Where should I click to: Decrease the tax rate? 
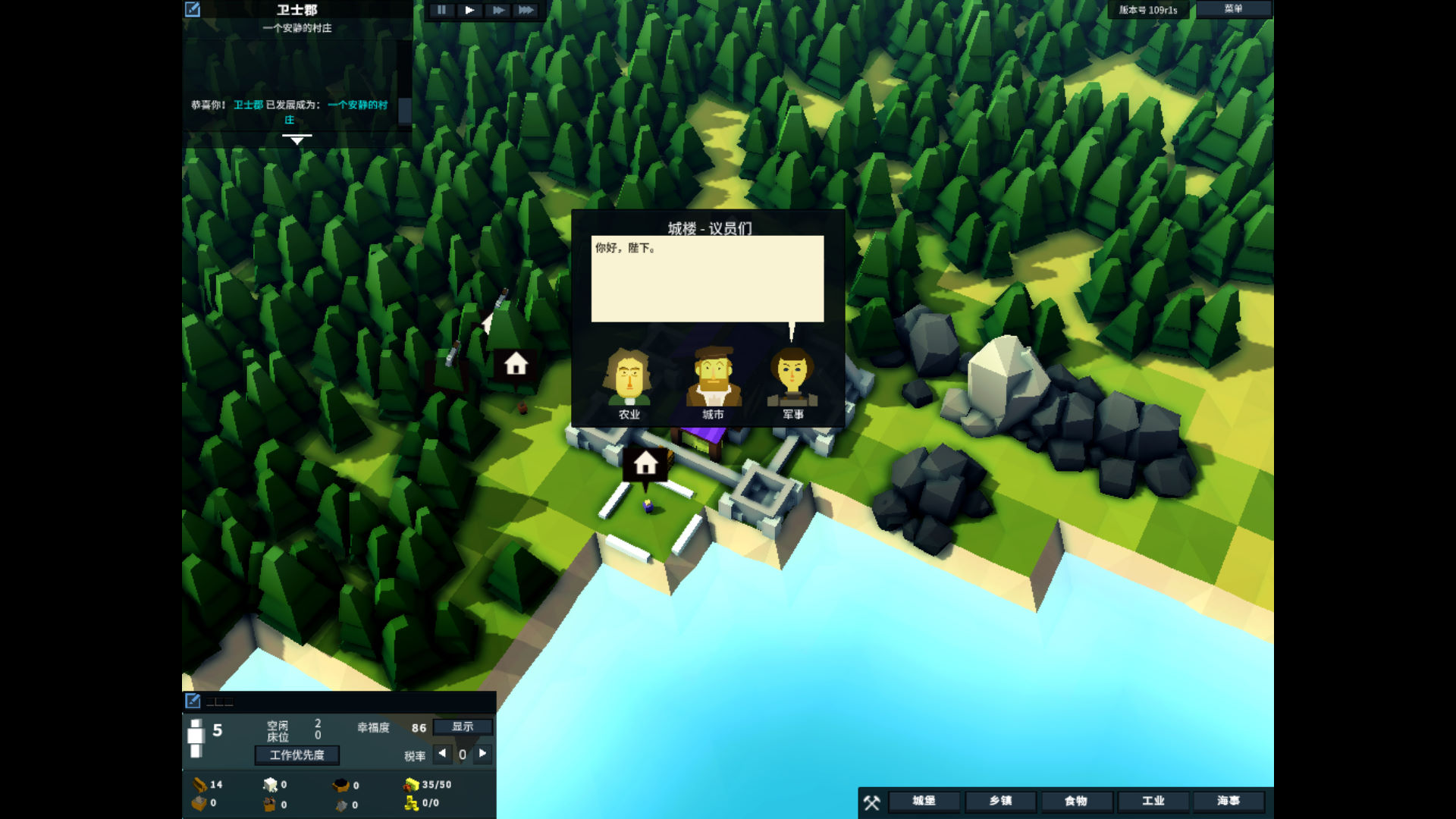[442, 754]
